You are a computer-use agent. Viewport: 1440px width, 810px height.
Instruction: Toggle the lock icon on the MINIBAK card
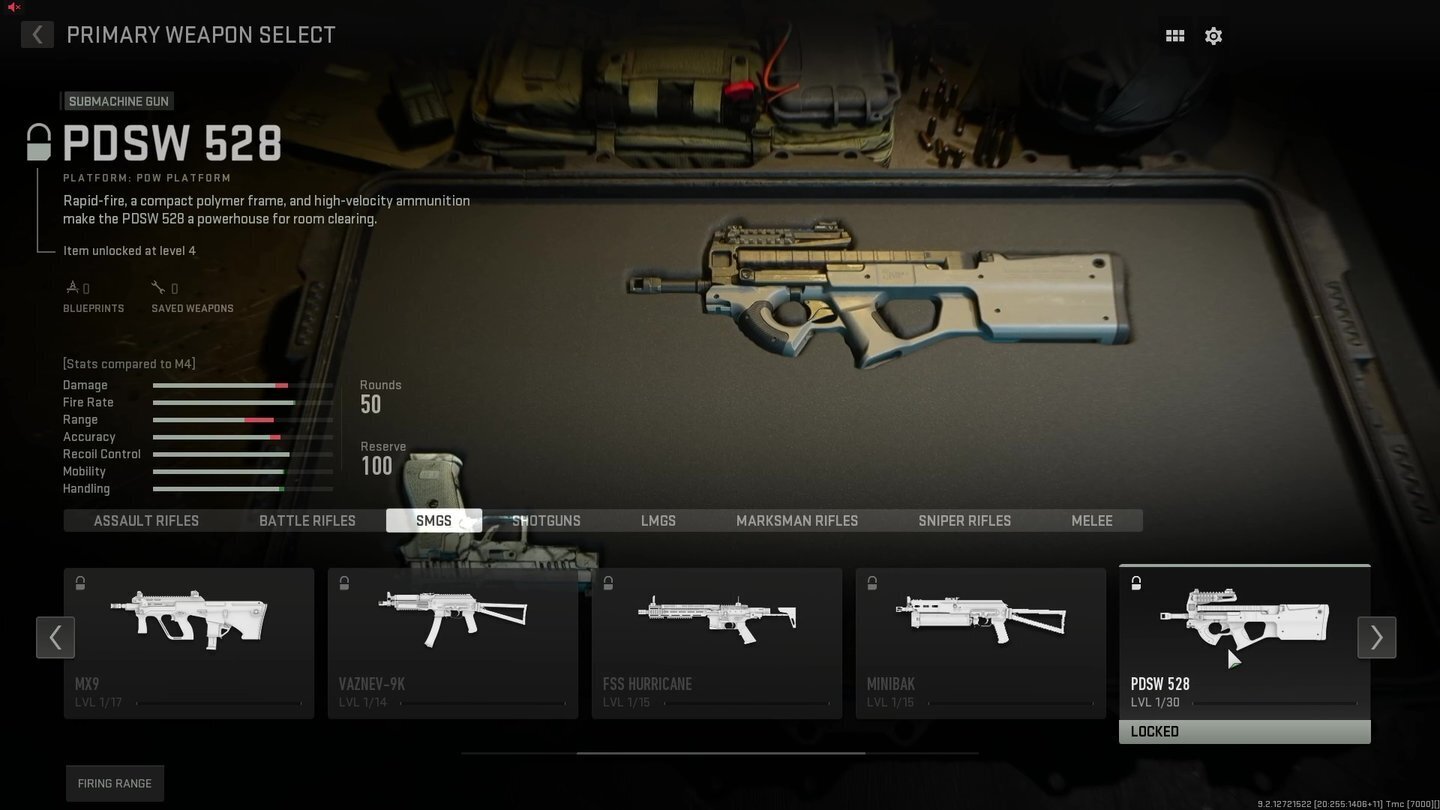[872, 583]
